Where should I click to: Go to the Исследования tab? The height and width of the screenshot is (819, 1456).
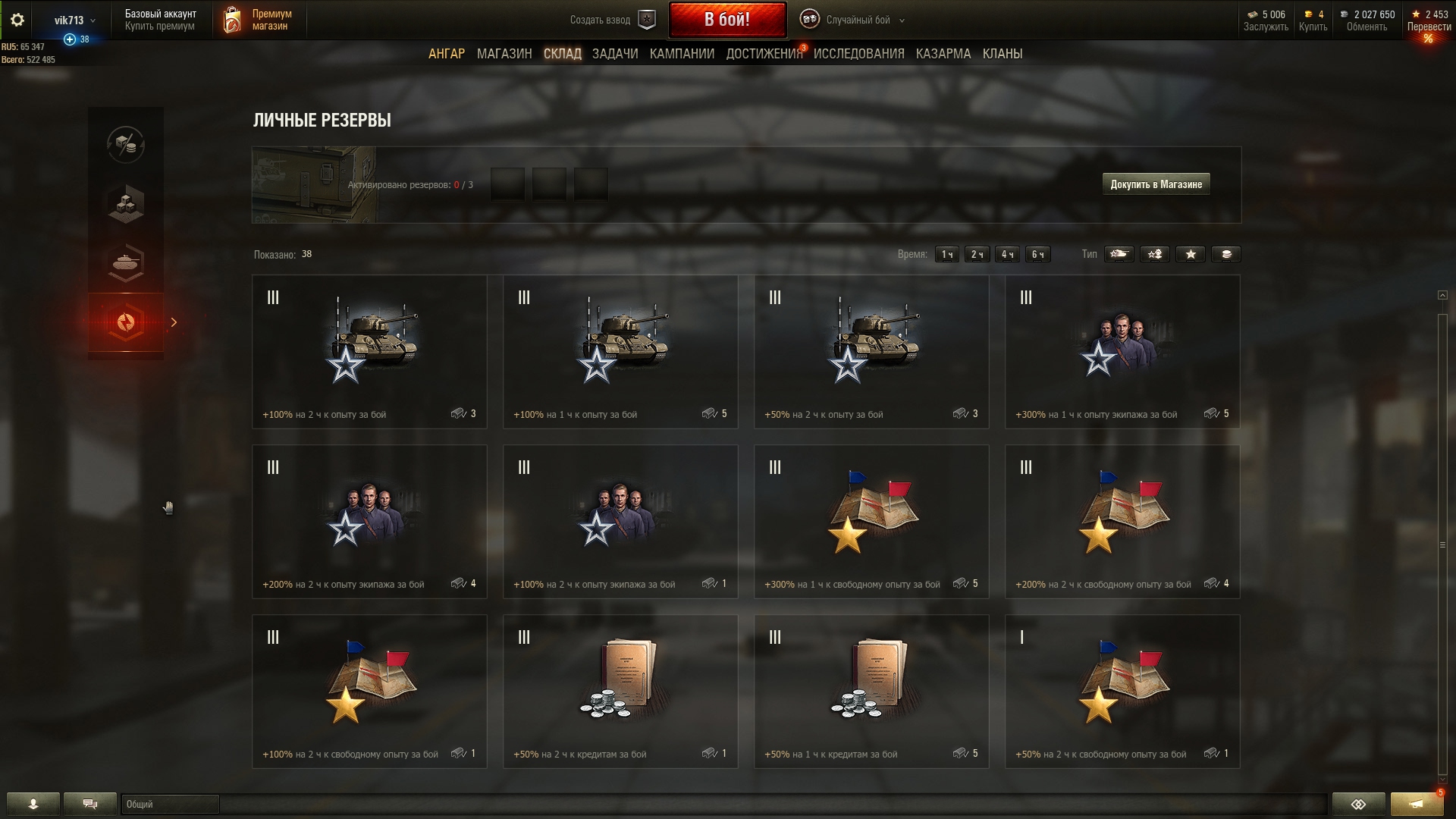point(858,54)
